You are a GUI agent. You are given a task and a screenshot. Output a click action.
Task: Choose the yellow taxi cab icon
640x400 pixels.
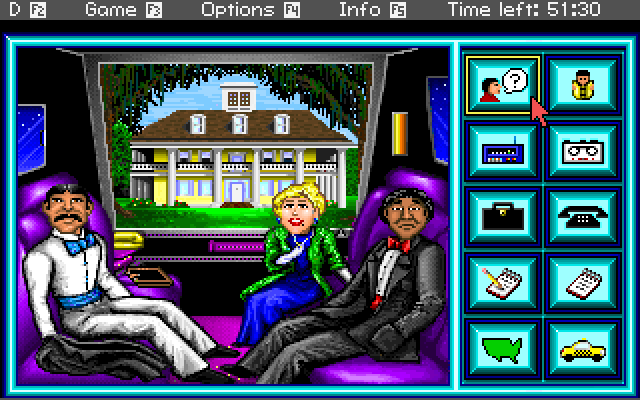(583, 346)
